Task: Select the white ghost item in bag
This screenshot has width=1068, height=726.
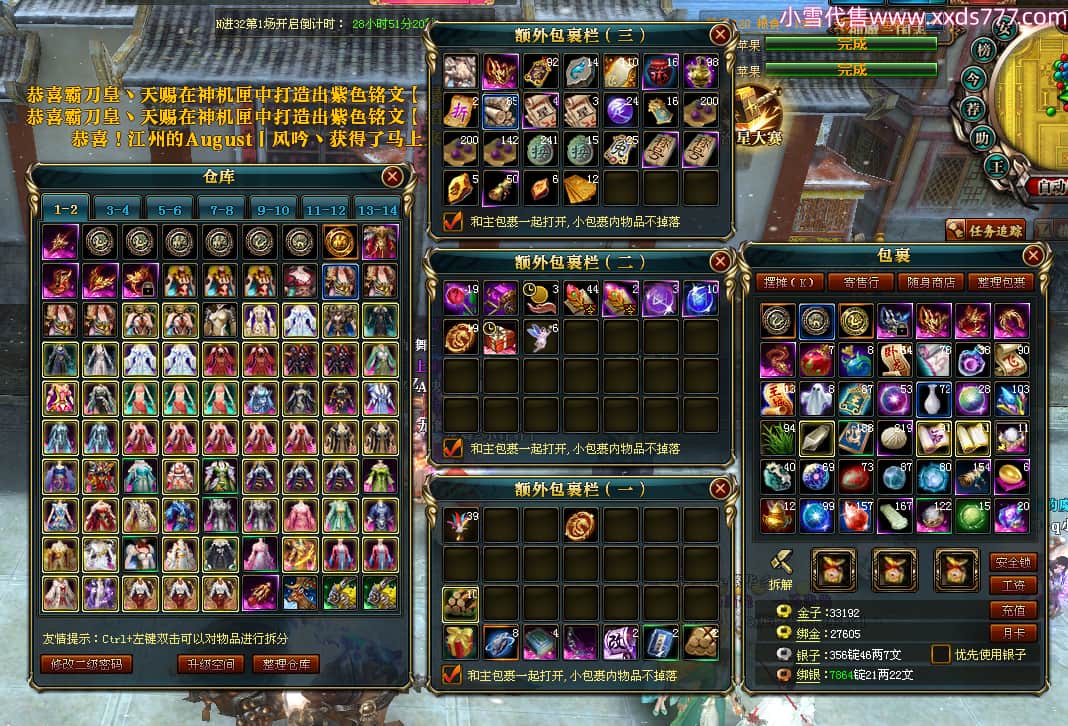Action: (x=815, y=398)
